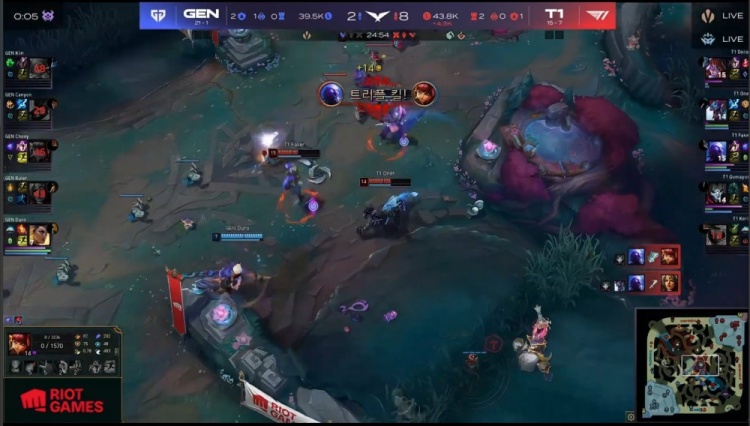This screenshot has width=750, height=426.
Task: Select the top LIVE stream indicator
Action: pyautogui.click(x=721, y=16)
